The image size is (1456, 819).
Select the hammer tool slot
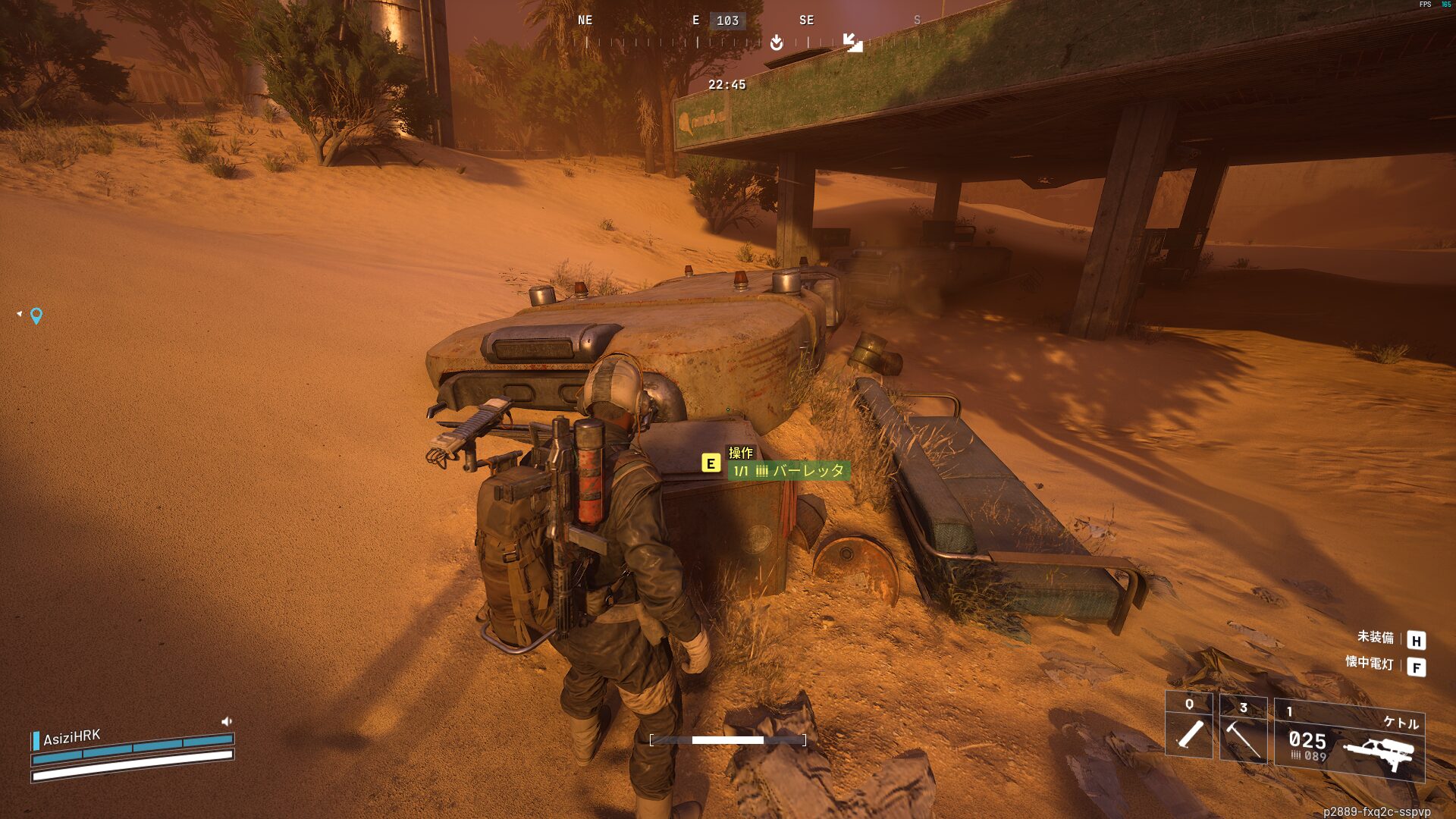pyautogui.click(x=1243, y=730)
